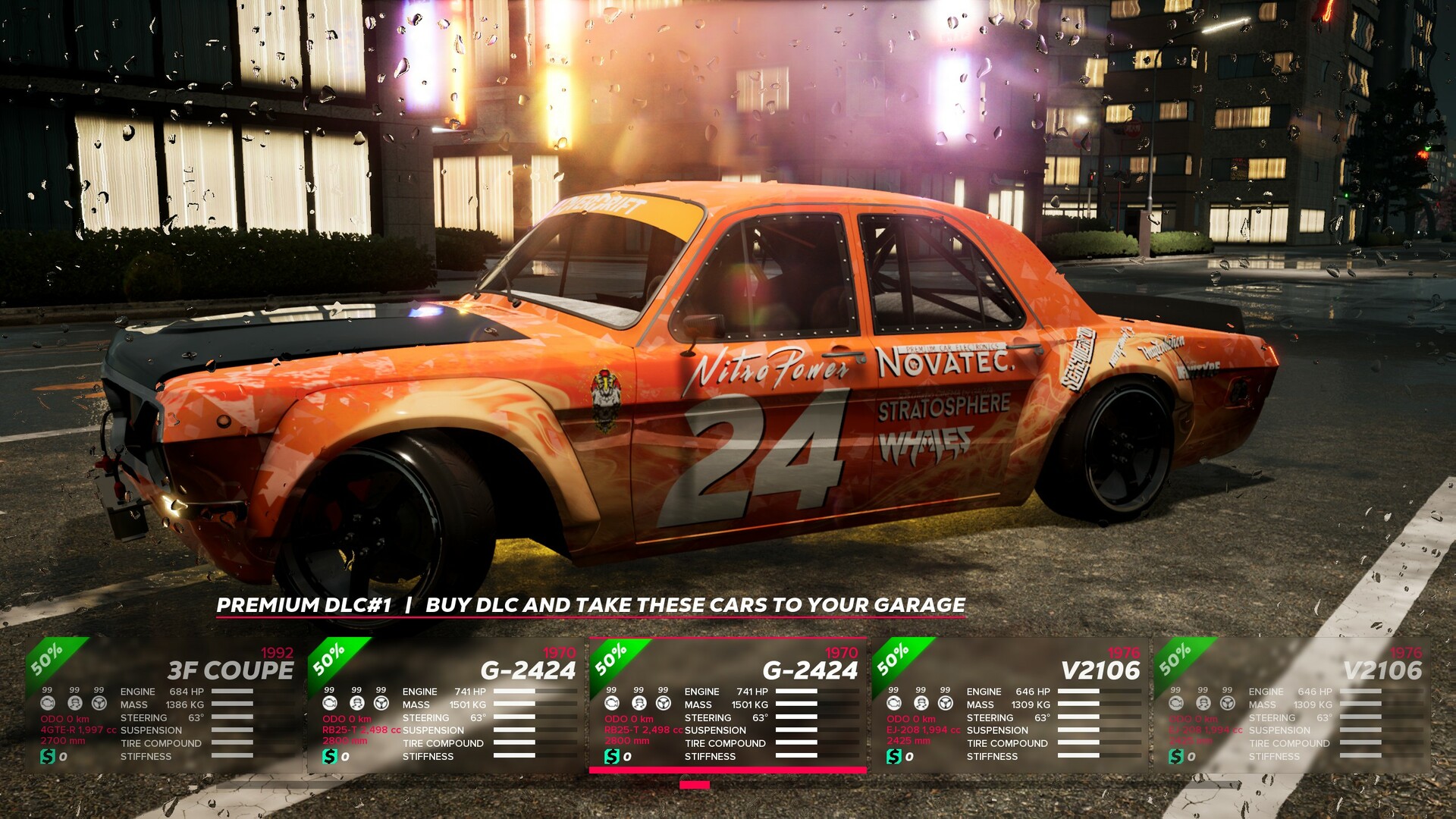Click the dollar price icon on the 3F Coupe card

[48, 757]
